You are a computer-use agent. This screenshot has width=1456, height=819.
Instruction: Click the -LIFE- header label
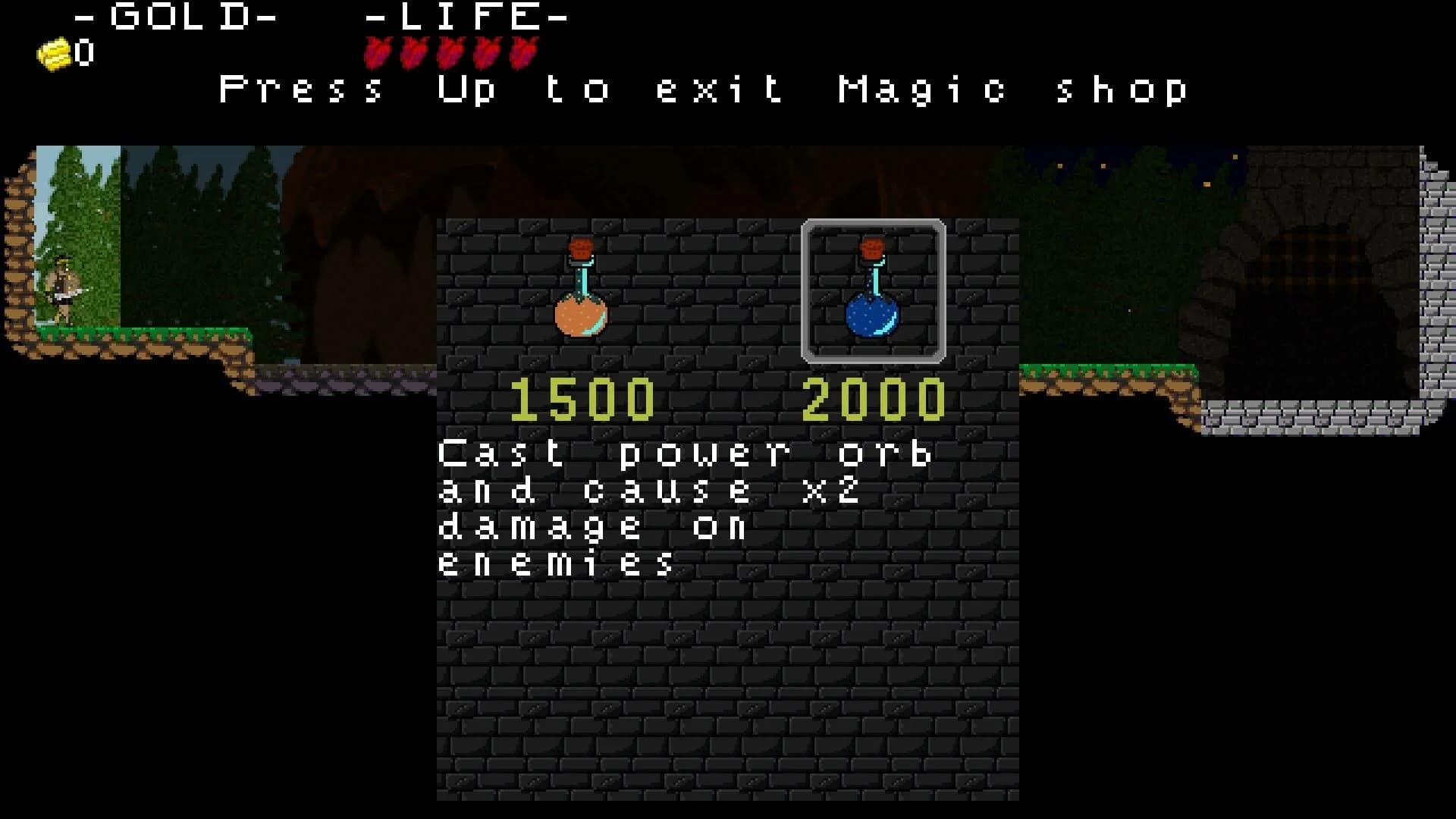(x=466, y=15)
